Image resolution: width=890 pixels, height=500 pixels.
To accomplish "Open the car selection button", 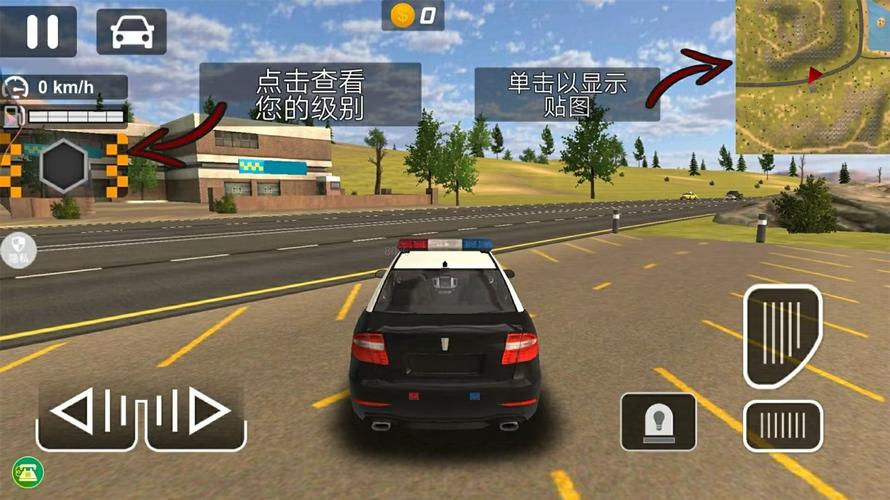I will (131, 31).
